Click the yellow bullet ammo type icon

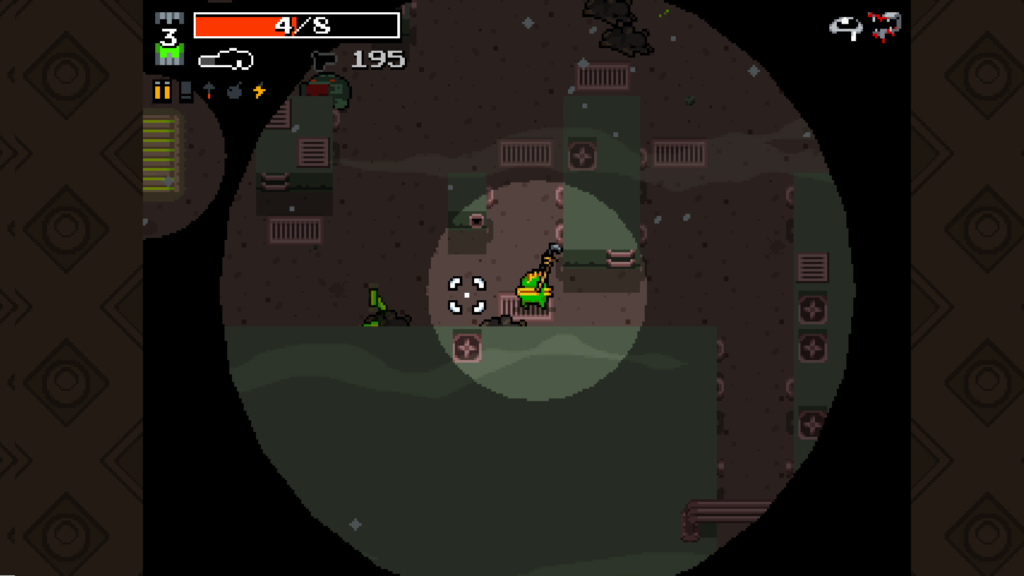[162, 91]
